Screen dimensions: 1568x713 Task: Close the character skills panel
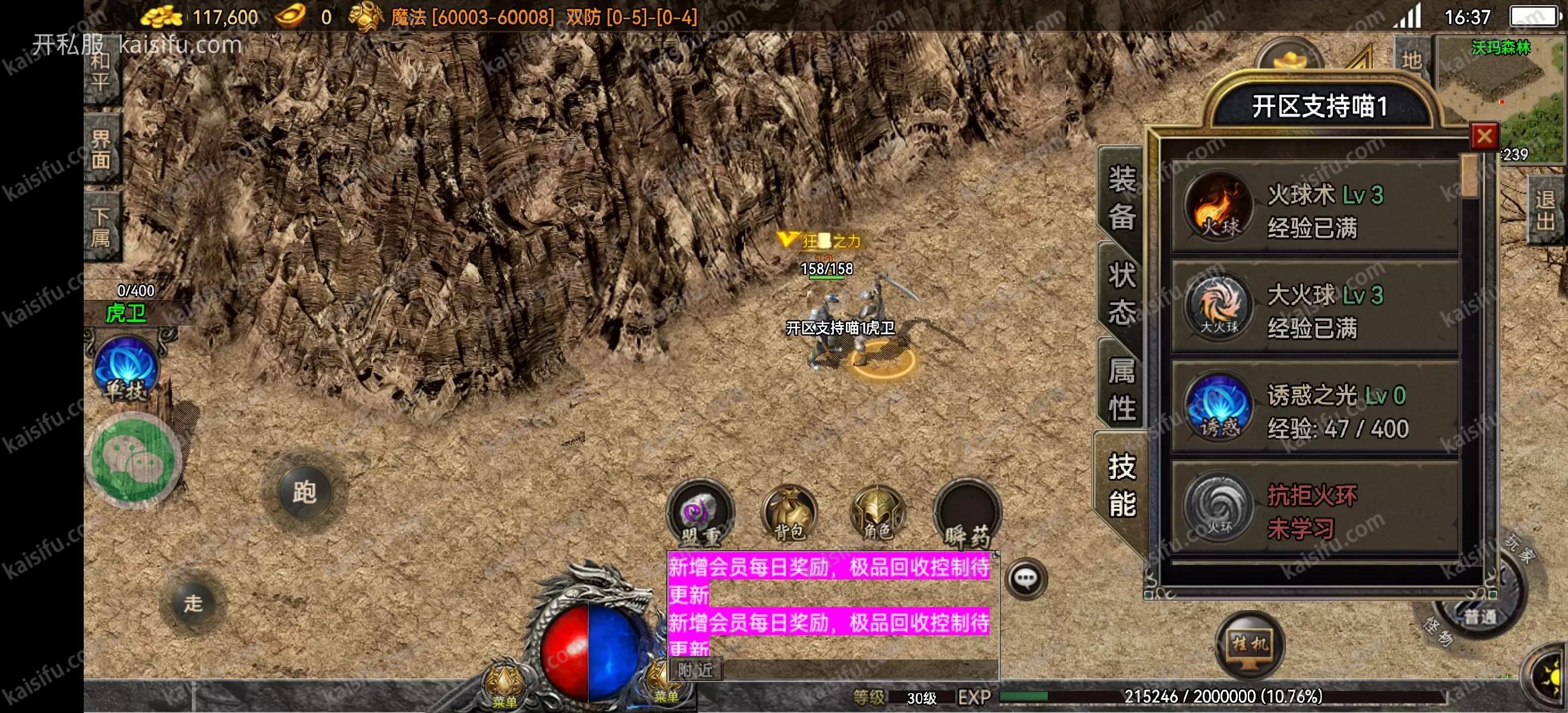point(1484,137)
